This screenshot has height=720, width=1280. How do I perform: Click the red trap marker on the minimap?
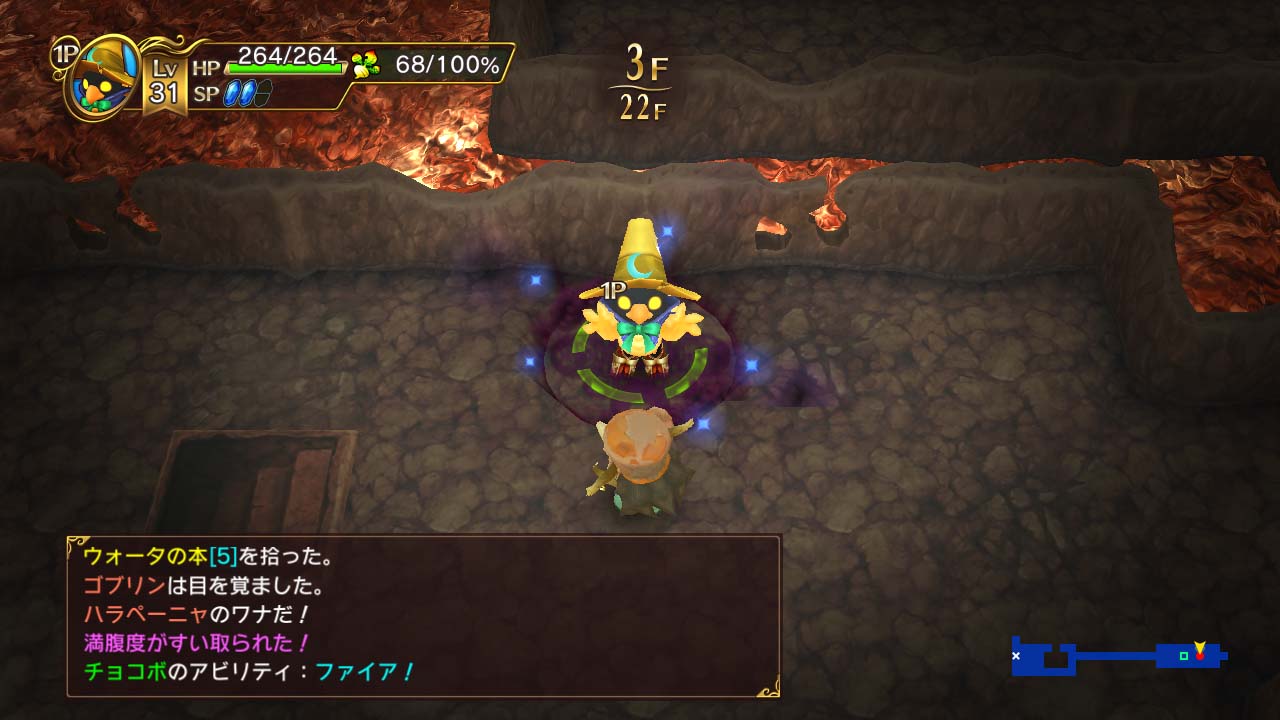1200,656
